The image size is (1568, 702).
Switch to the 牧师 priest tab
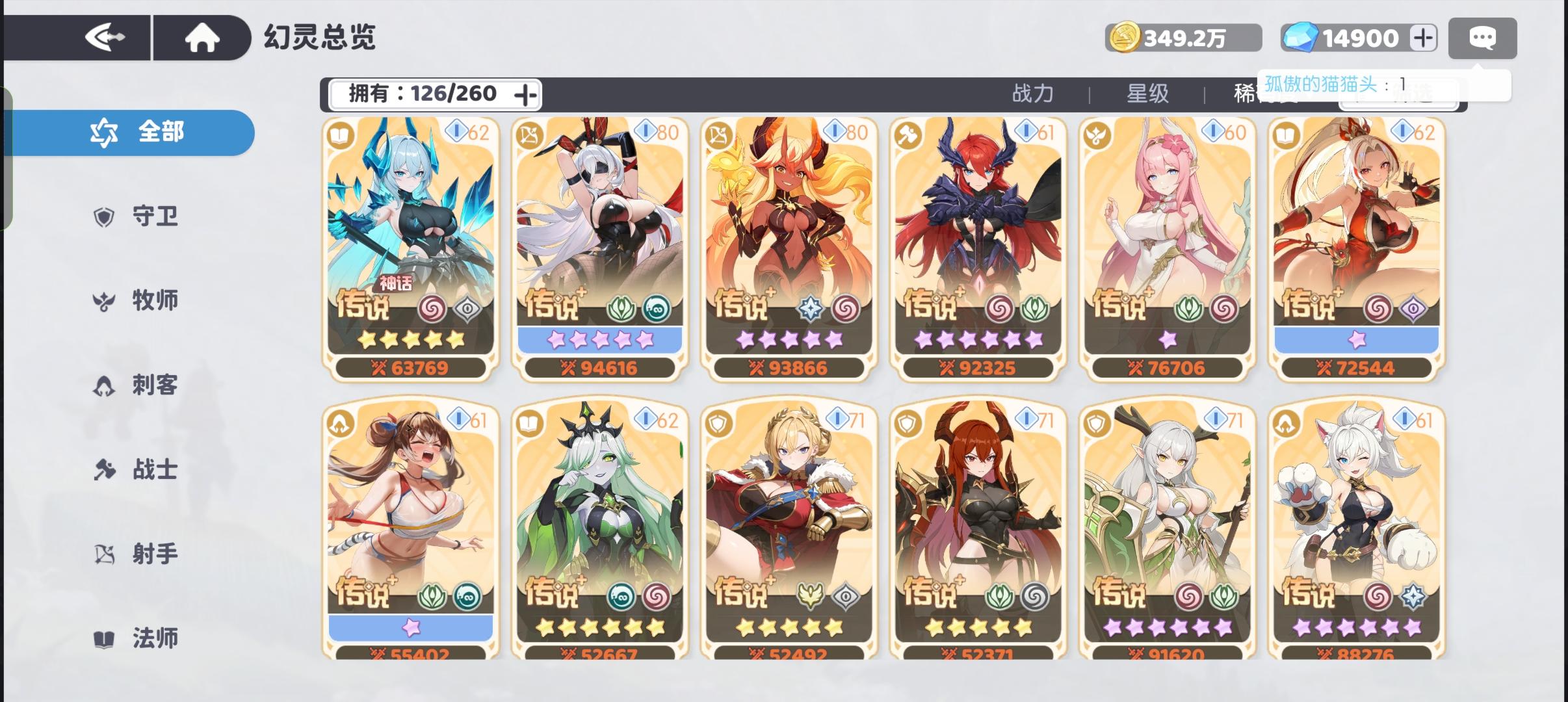point(102,301)
